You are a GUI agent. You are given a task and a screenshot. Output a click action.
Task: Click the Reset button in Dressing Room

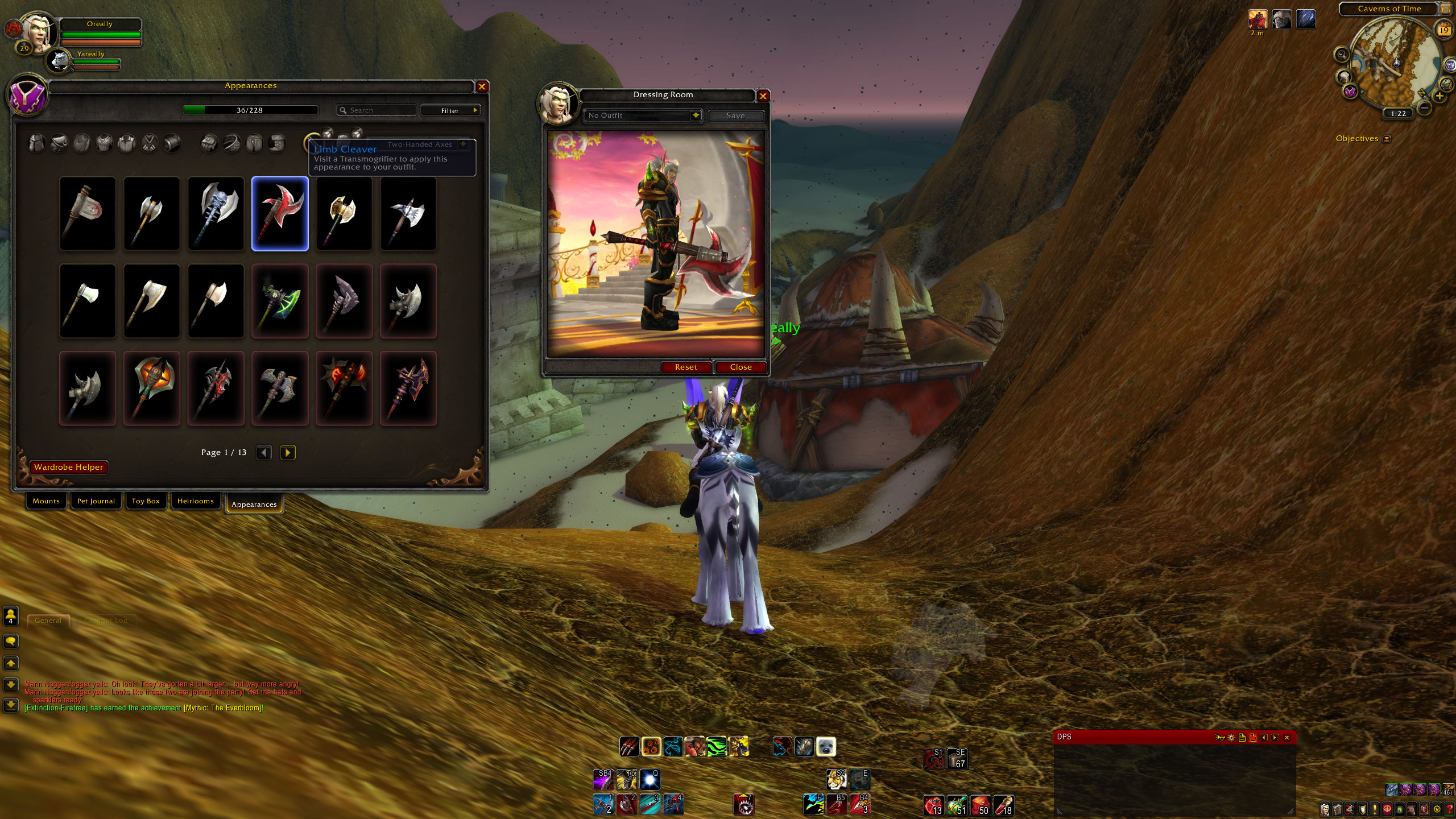[x=686, y=367]
